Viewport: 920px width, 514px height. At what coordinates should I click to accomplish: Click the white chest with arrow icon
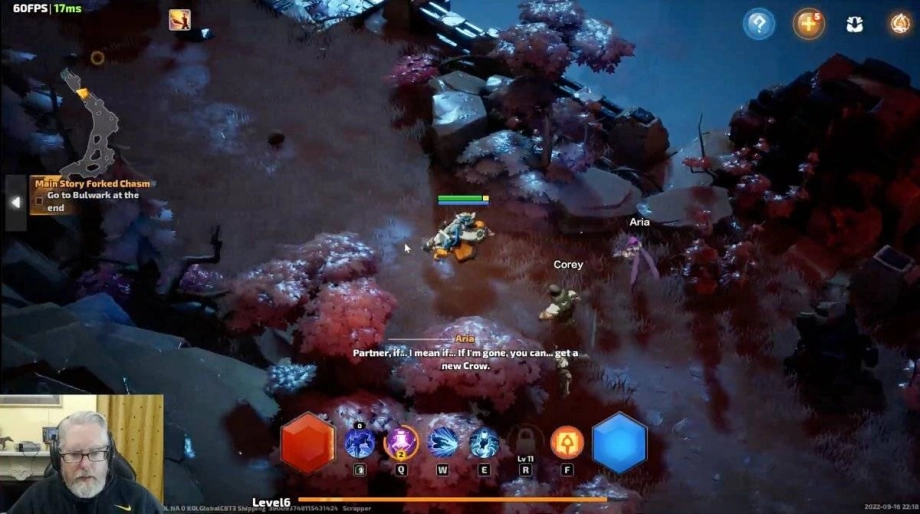click(854, 24)
